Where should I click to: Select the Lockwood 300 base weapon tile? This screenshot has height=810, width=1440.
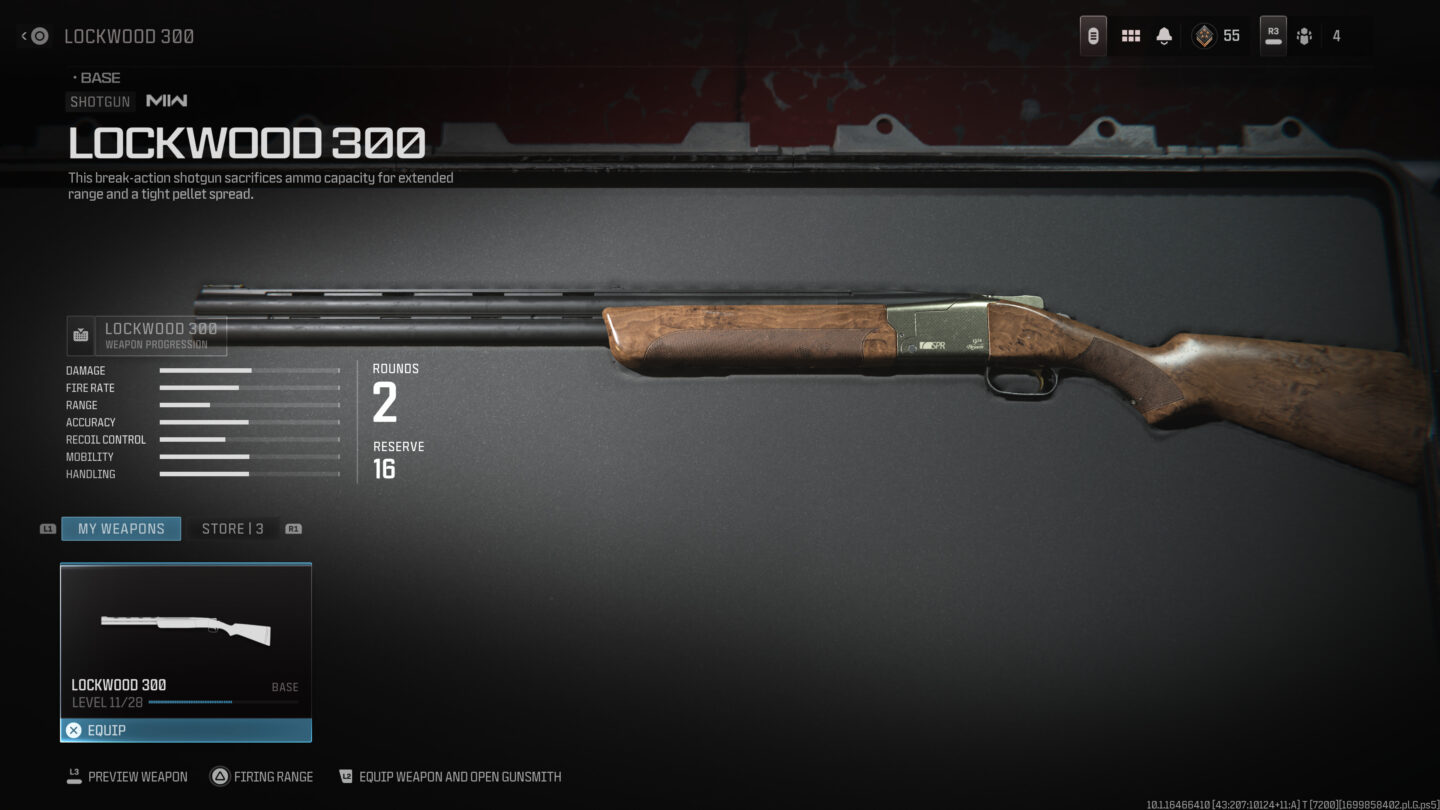click(186, 640)
